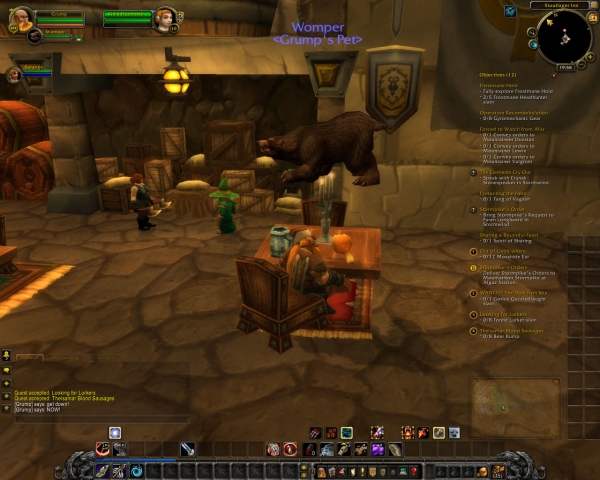Click the minimap clock

565,67
